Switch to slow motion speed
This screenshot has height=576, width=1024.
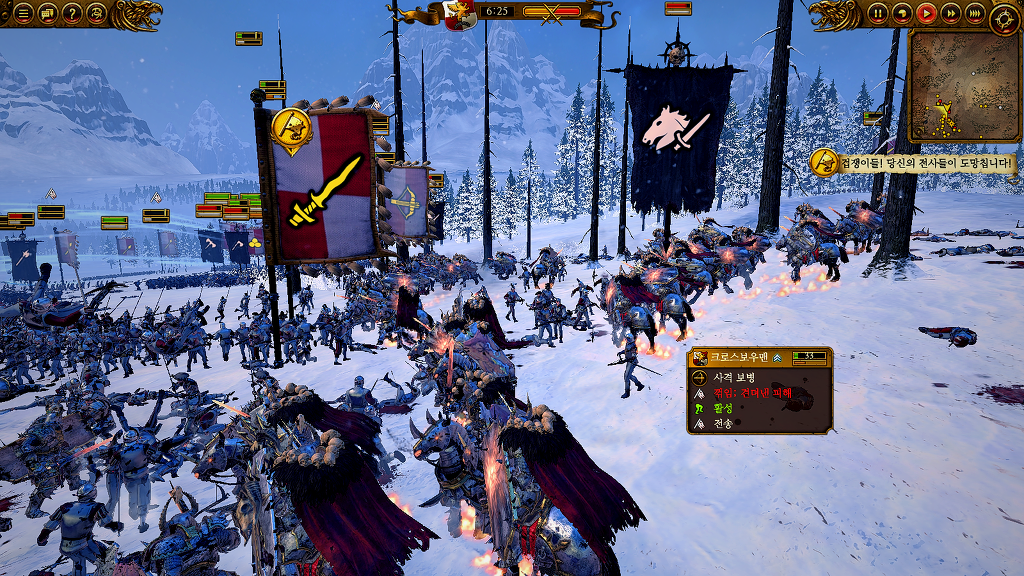pos(902,14)
